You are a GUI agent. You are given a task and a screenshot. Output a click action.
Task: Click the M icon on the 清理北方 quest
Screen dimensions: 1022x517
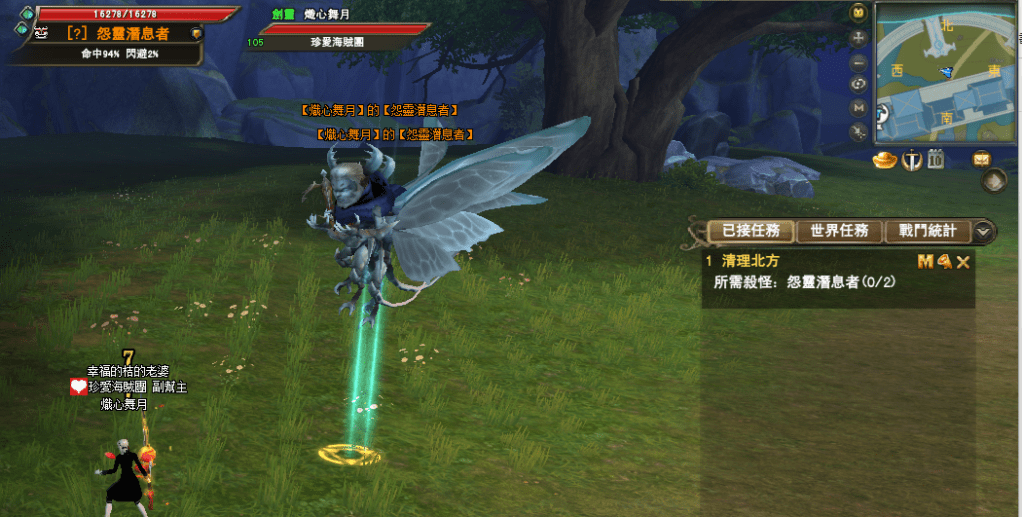925,262
